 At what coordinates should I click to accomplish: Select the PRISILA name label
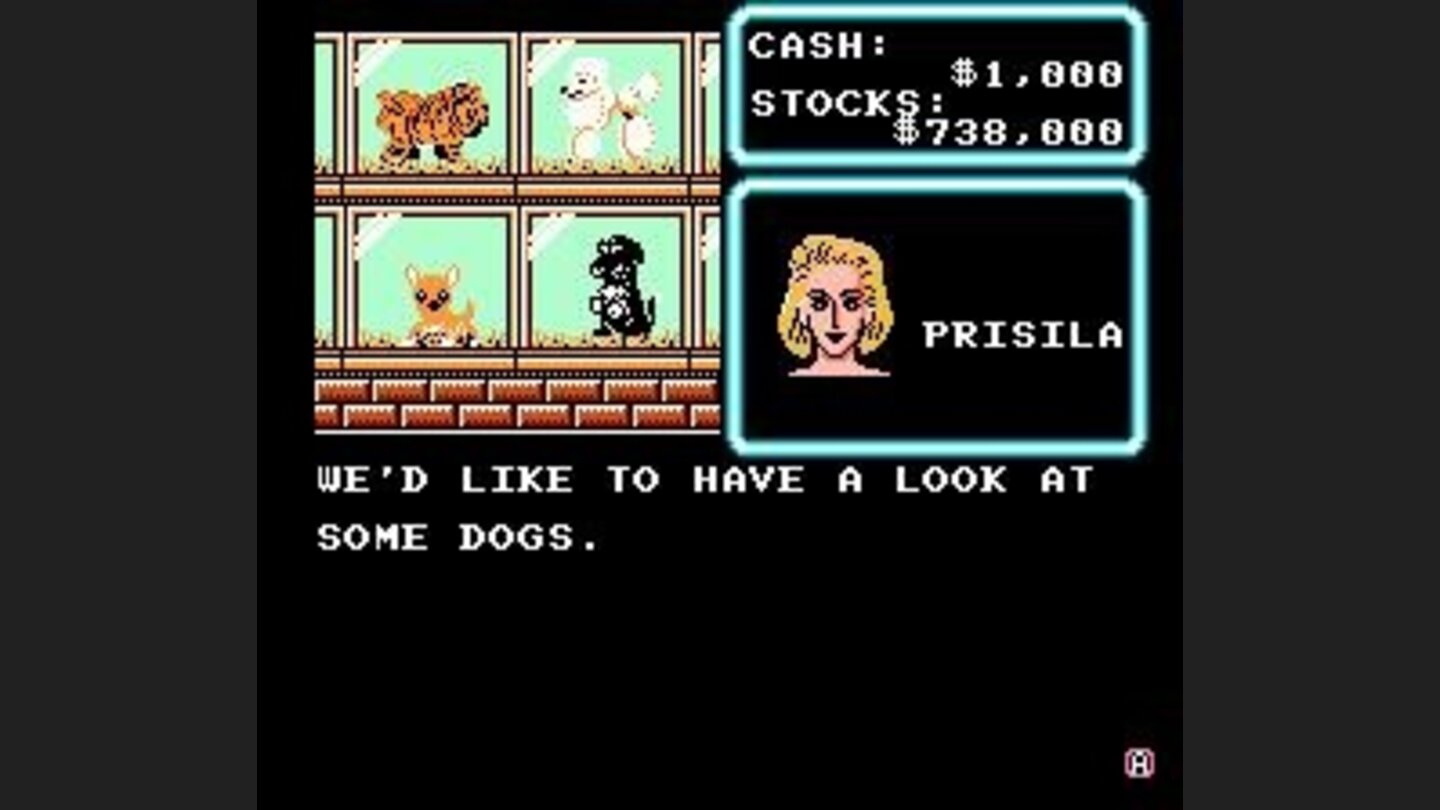1023,335
